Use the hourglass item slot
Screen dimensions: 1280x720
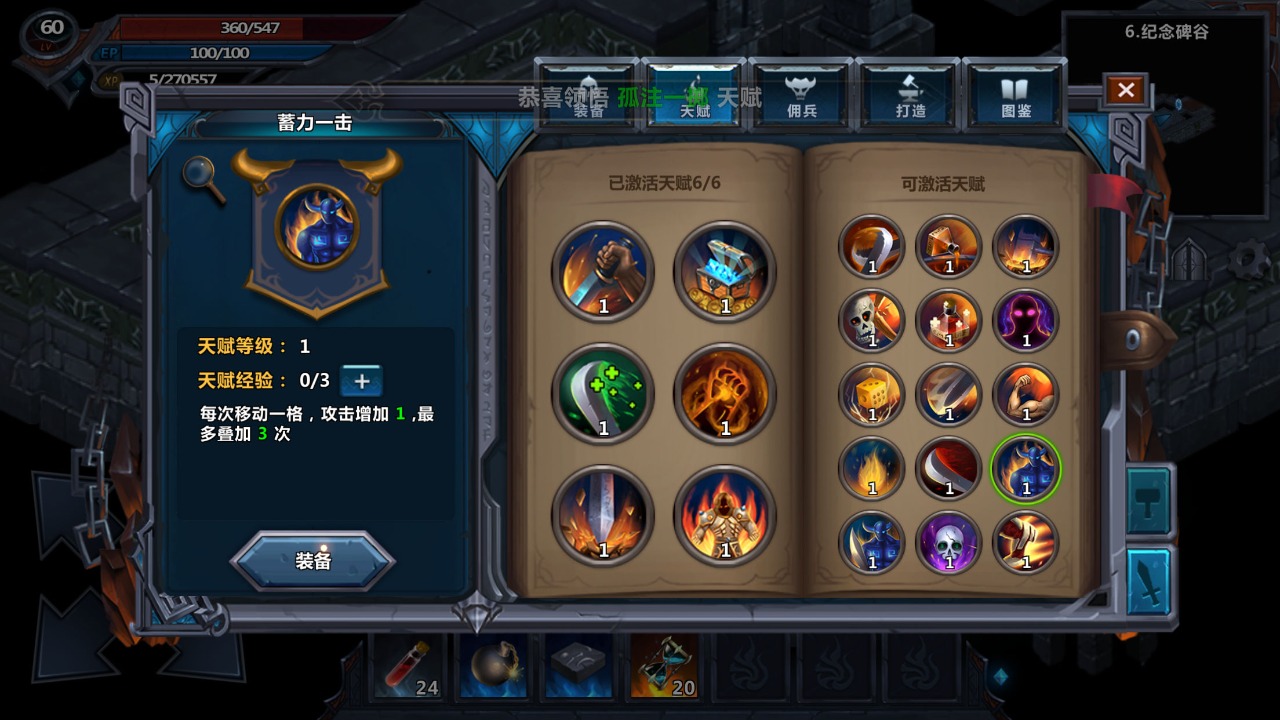point(665,666)
